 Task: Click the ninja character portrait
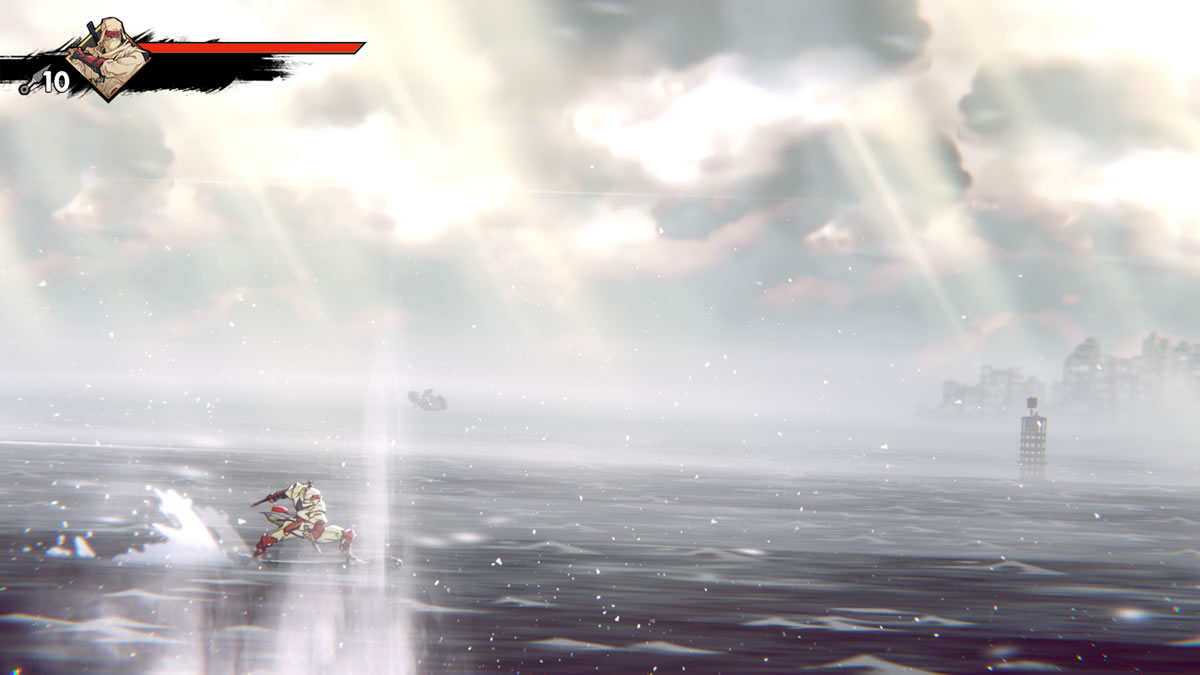click(107, 58)
